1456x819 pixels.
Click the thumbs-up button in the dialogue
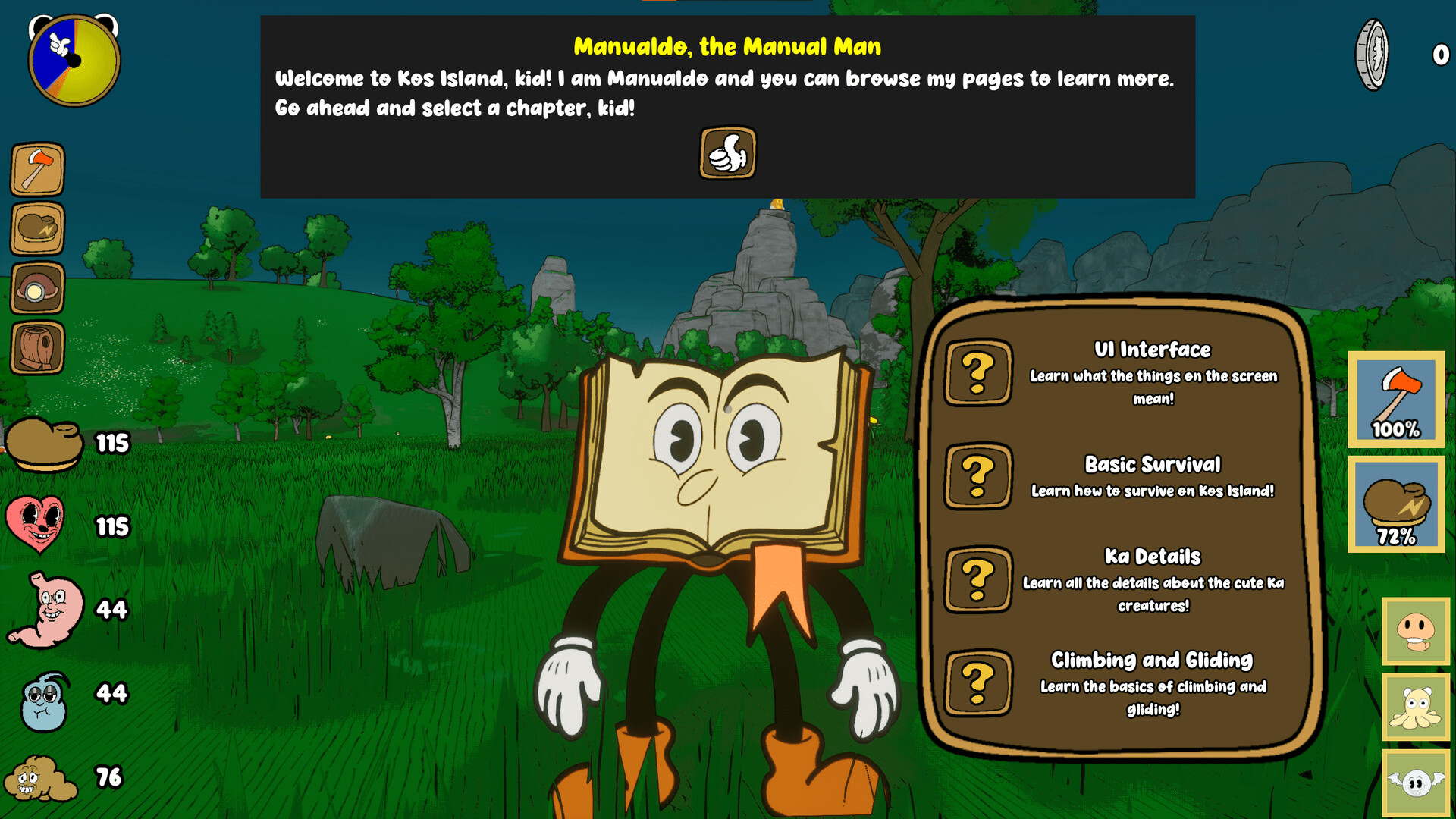click(x=727, y=153)
